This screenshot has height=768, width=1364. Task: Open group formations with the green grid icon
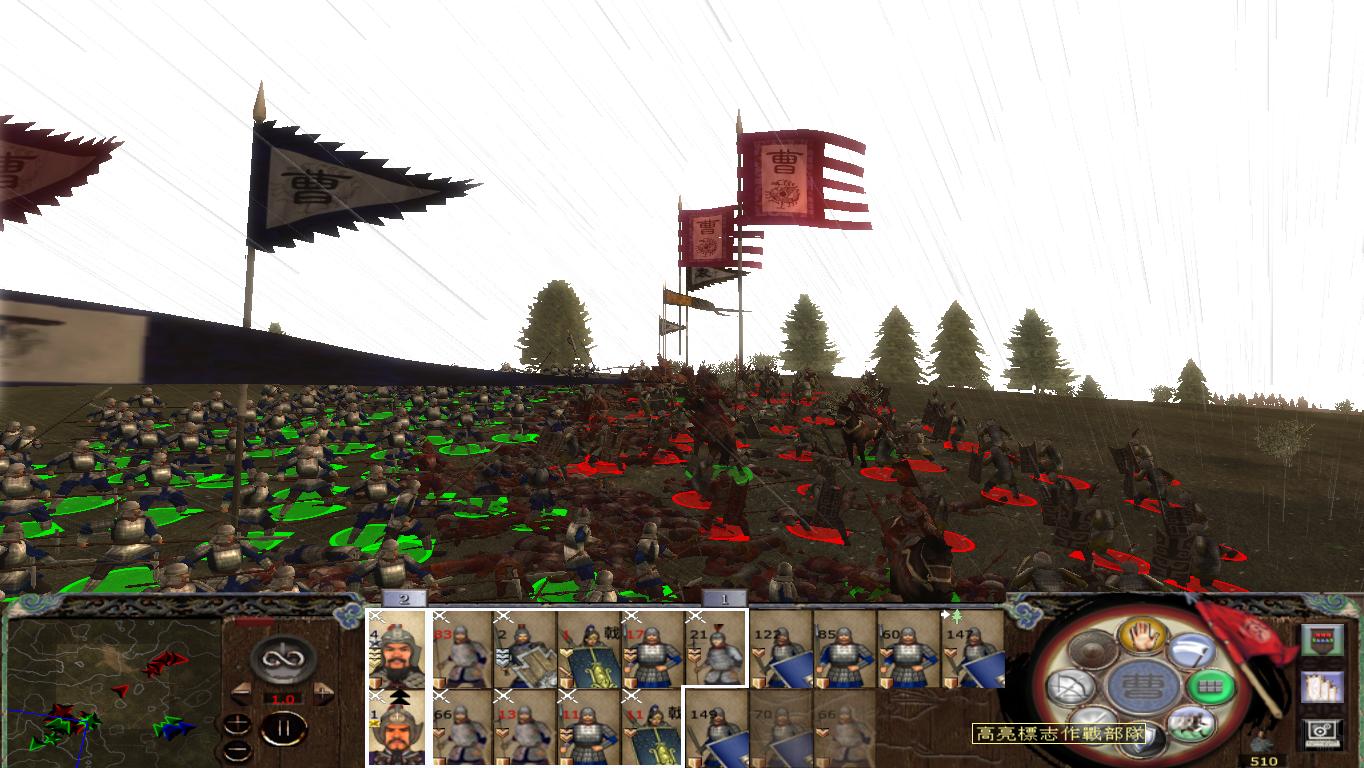(x=1211, y=687)
